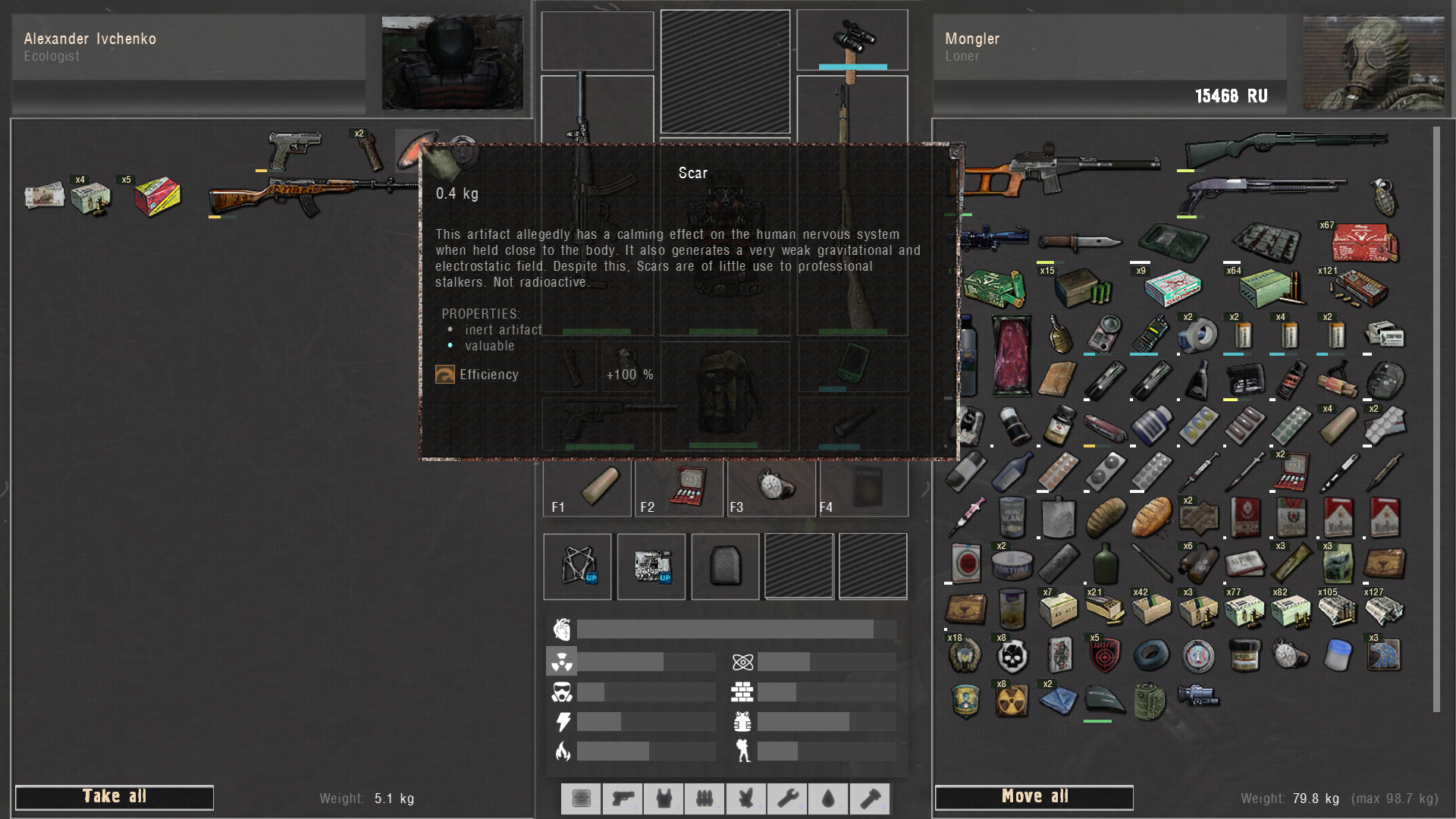Select the armor plate upgrade slot
Screen dimensions: 1456x819
[x=725, y=566]
